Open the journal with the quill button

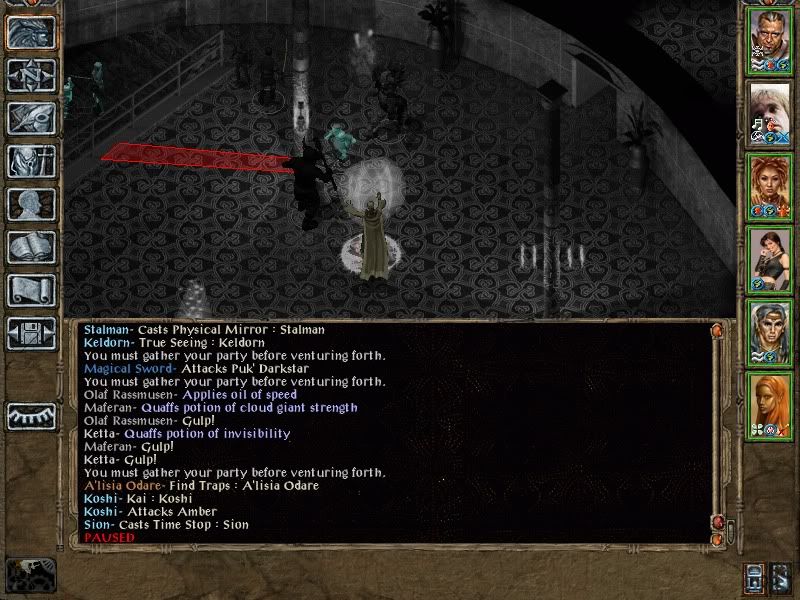click(30, 118)
